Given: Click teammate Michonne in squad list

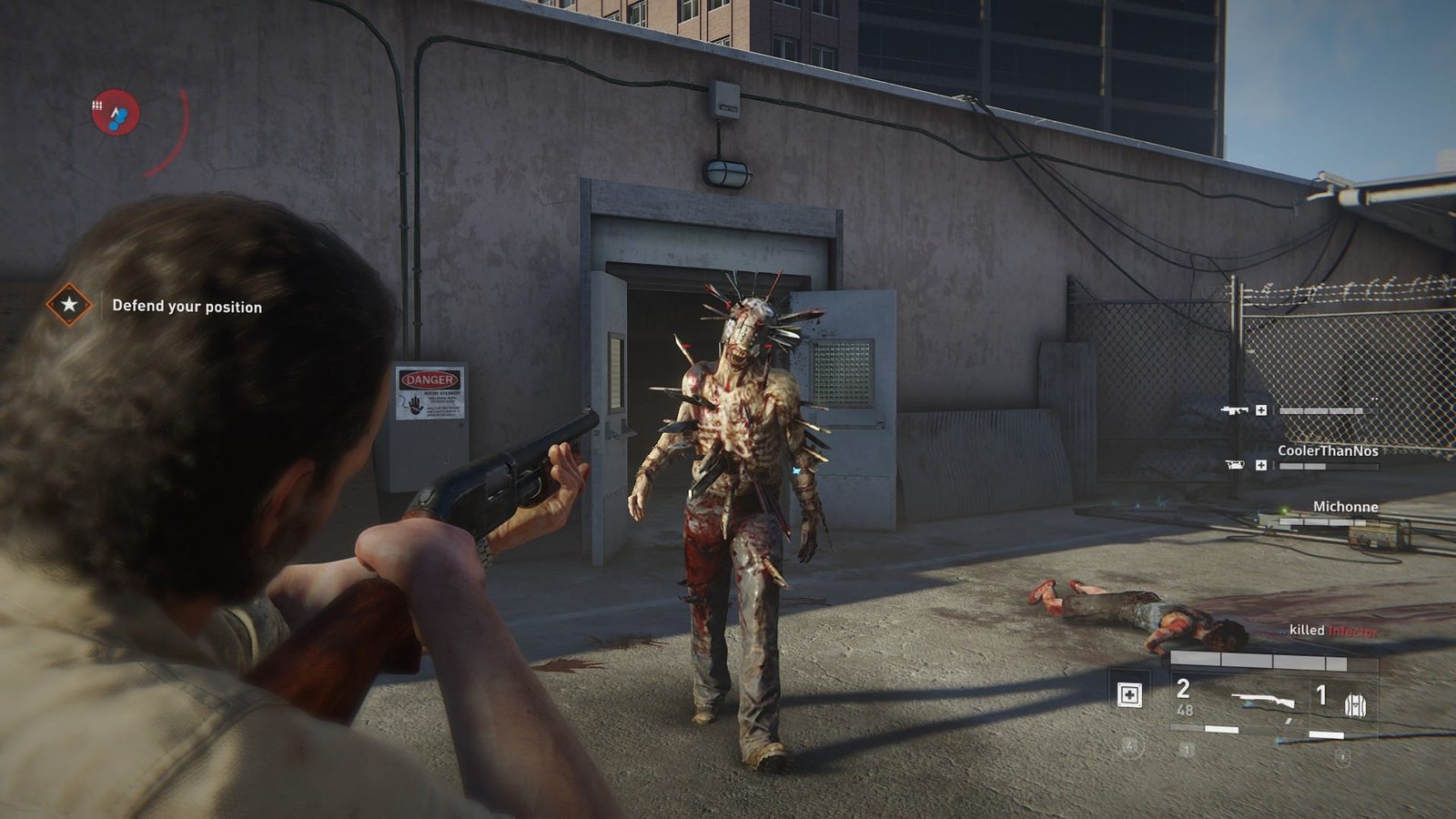Looking at the screenshot, I should pos(1344,506).
